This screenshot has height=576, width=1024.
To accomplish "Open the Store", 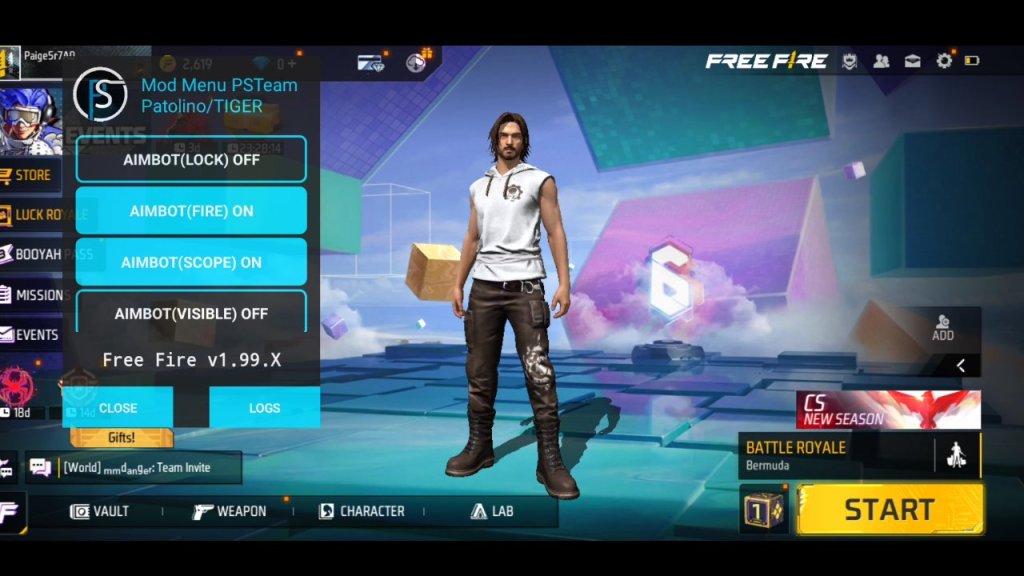I will pyautogui.click(x=31, y=175).
